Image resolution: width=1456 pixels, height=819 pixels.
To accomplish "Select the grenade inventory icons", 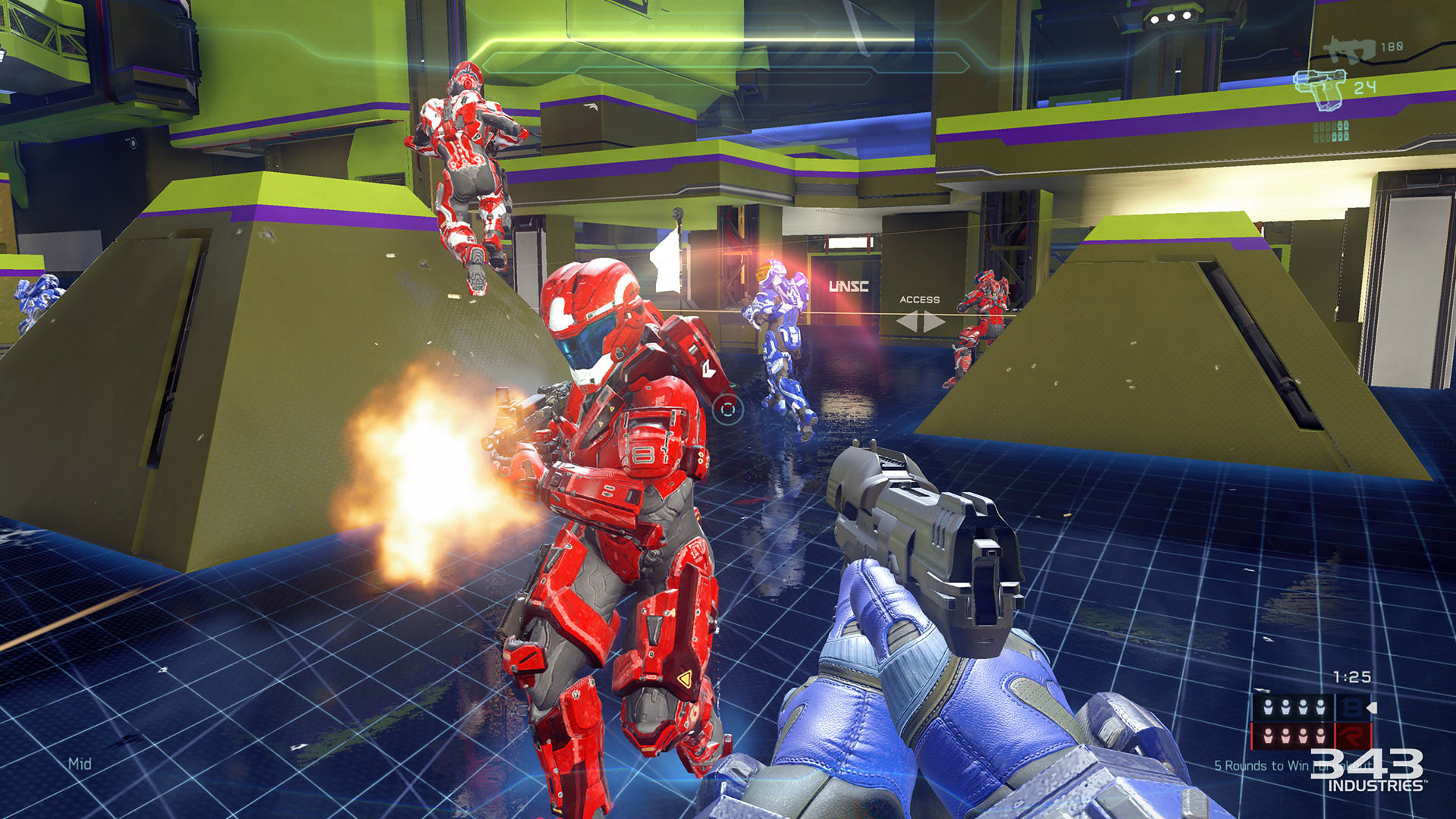I will click(x=1331, y=131).
